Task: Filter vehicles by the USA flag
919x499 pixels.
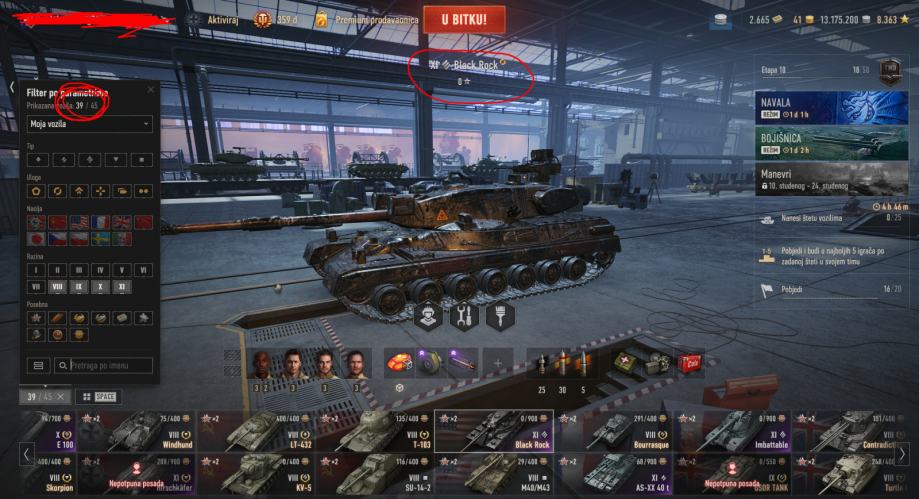Action: [79, 222]
